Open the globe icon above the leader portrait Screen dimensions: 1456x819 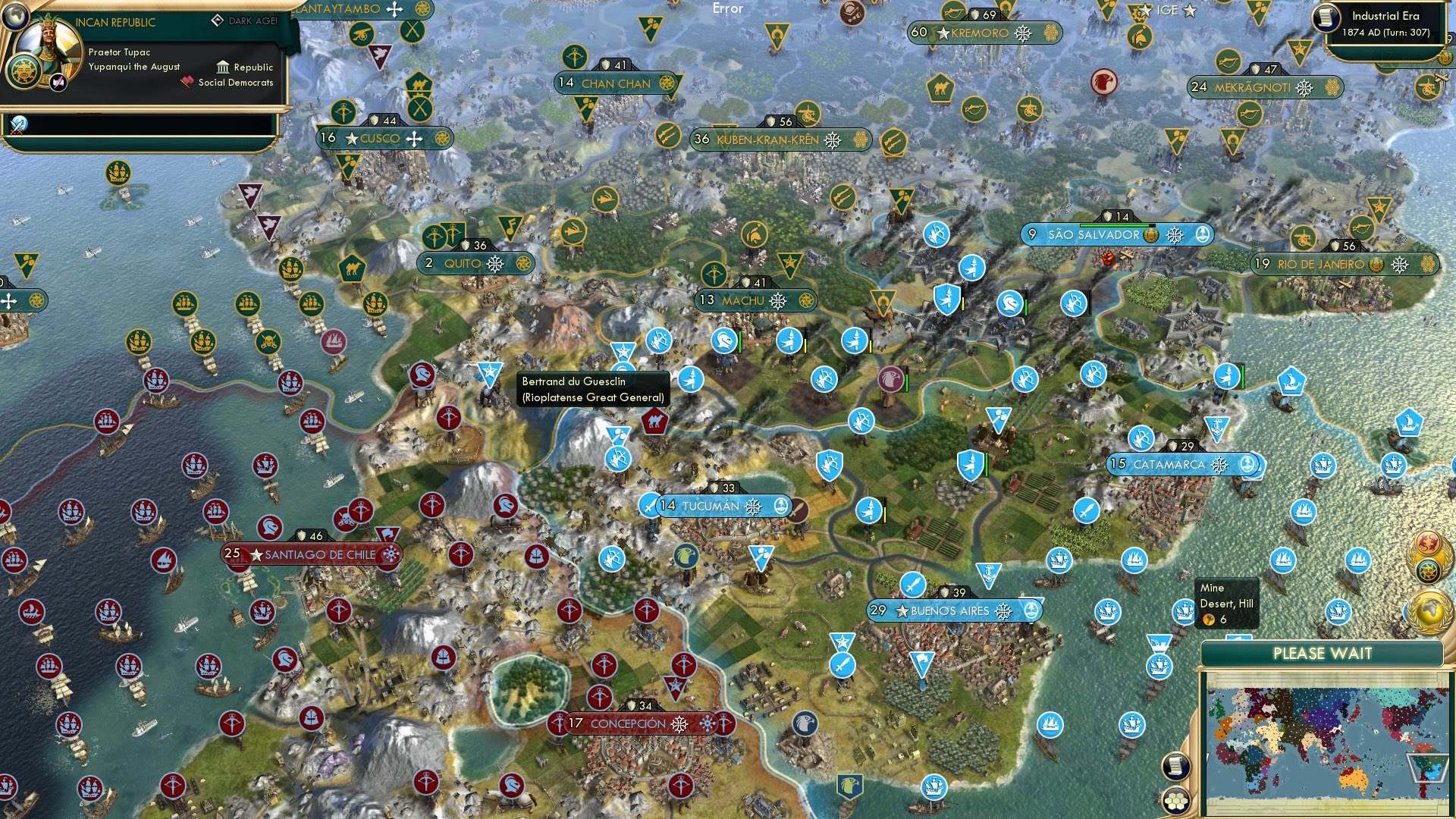[x=16, y=15]
